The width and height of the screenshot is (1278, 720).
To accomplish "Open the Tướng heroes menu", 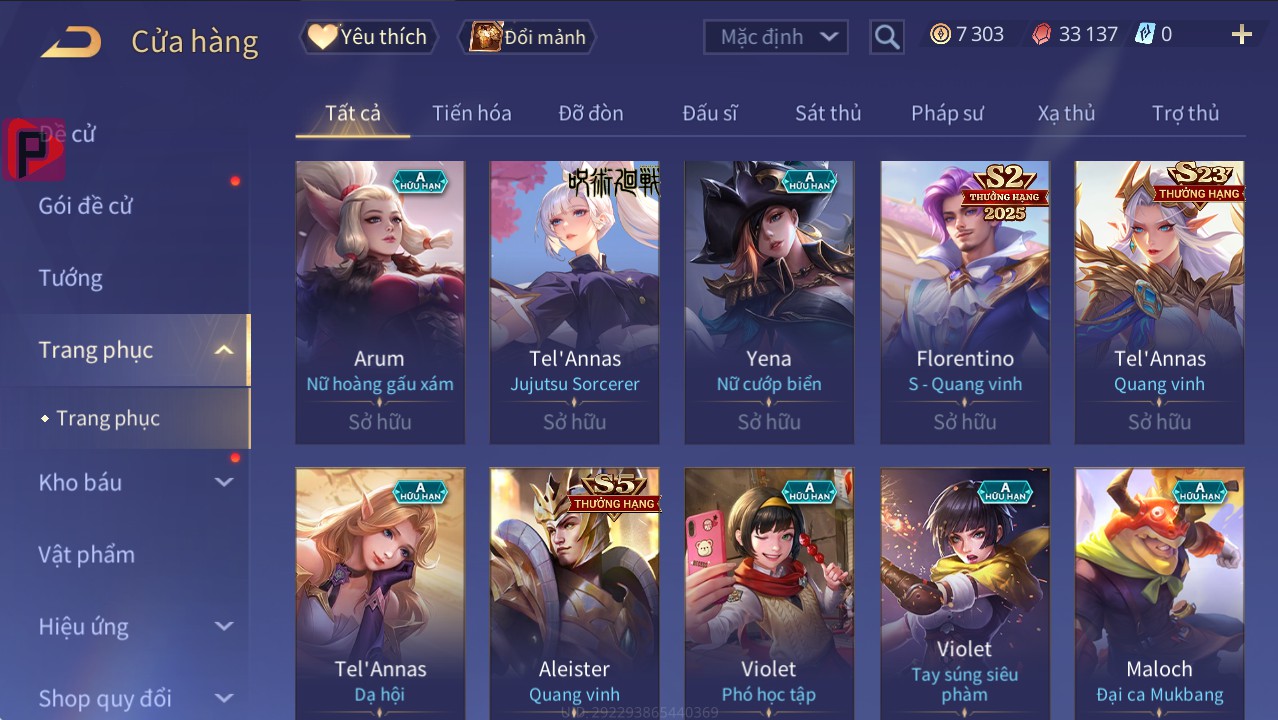I will [71, 278].
